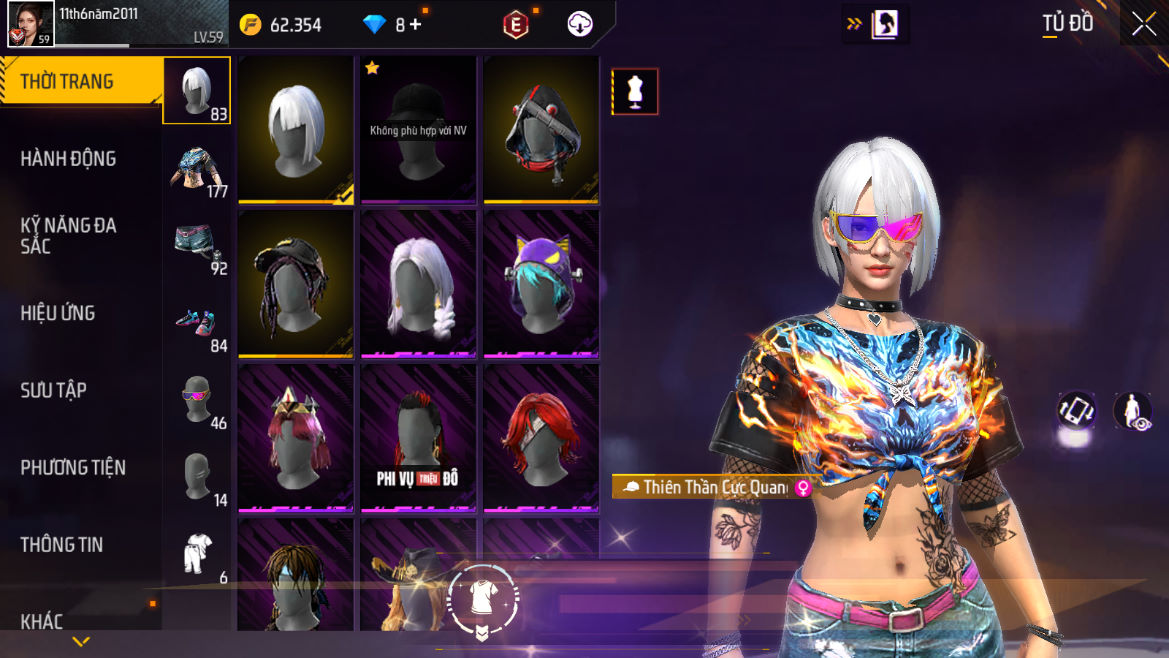This screenshot has height=658, width=1169.
Task: Choose the purple cat-ear hood item
Action: click(541, 284)
